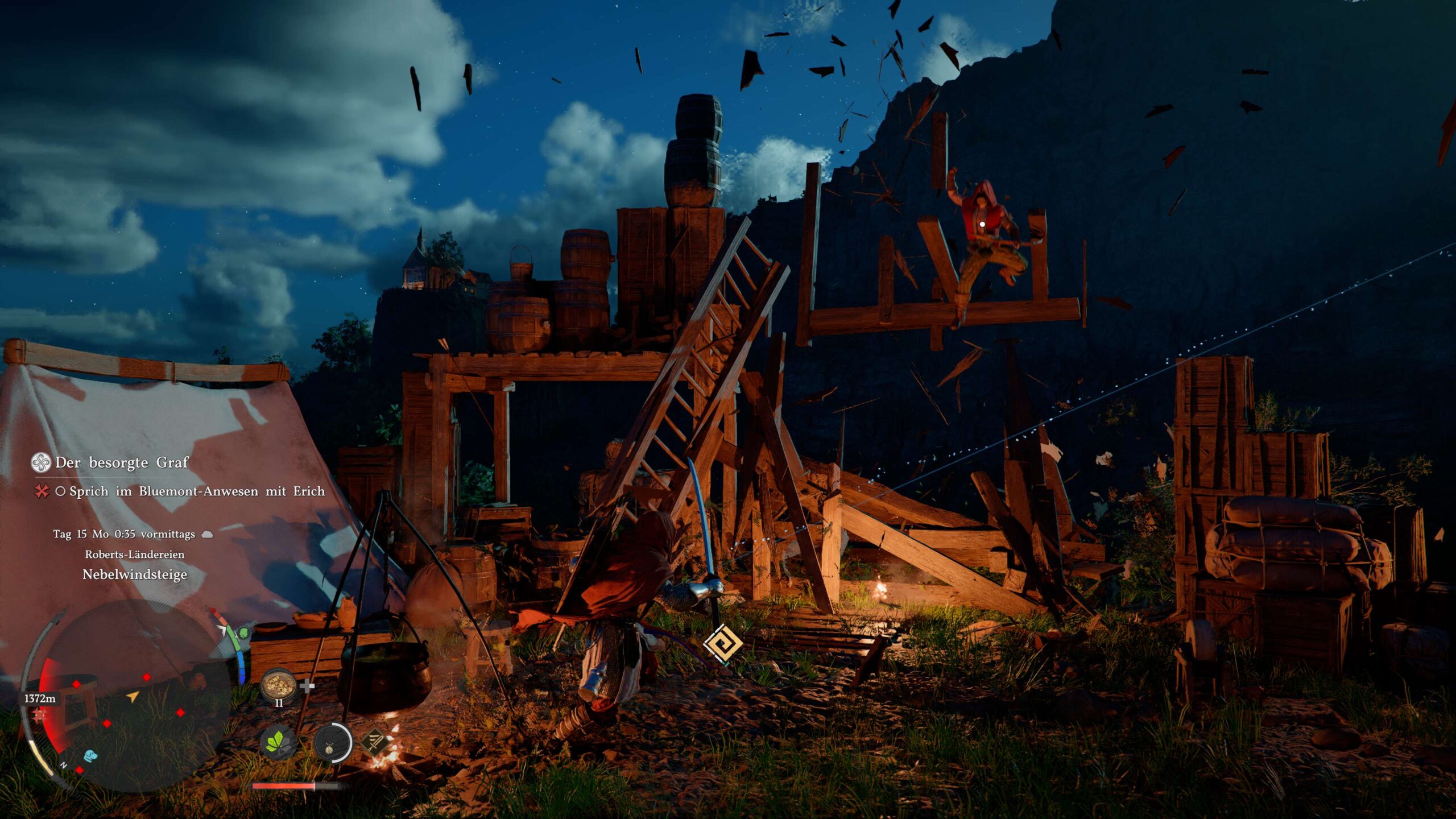Open the quest tracker "Der besorgte Graf"
The width and height of the screenshot is (1456, 819).
pos(121,462)
